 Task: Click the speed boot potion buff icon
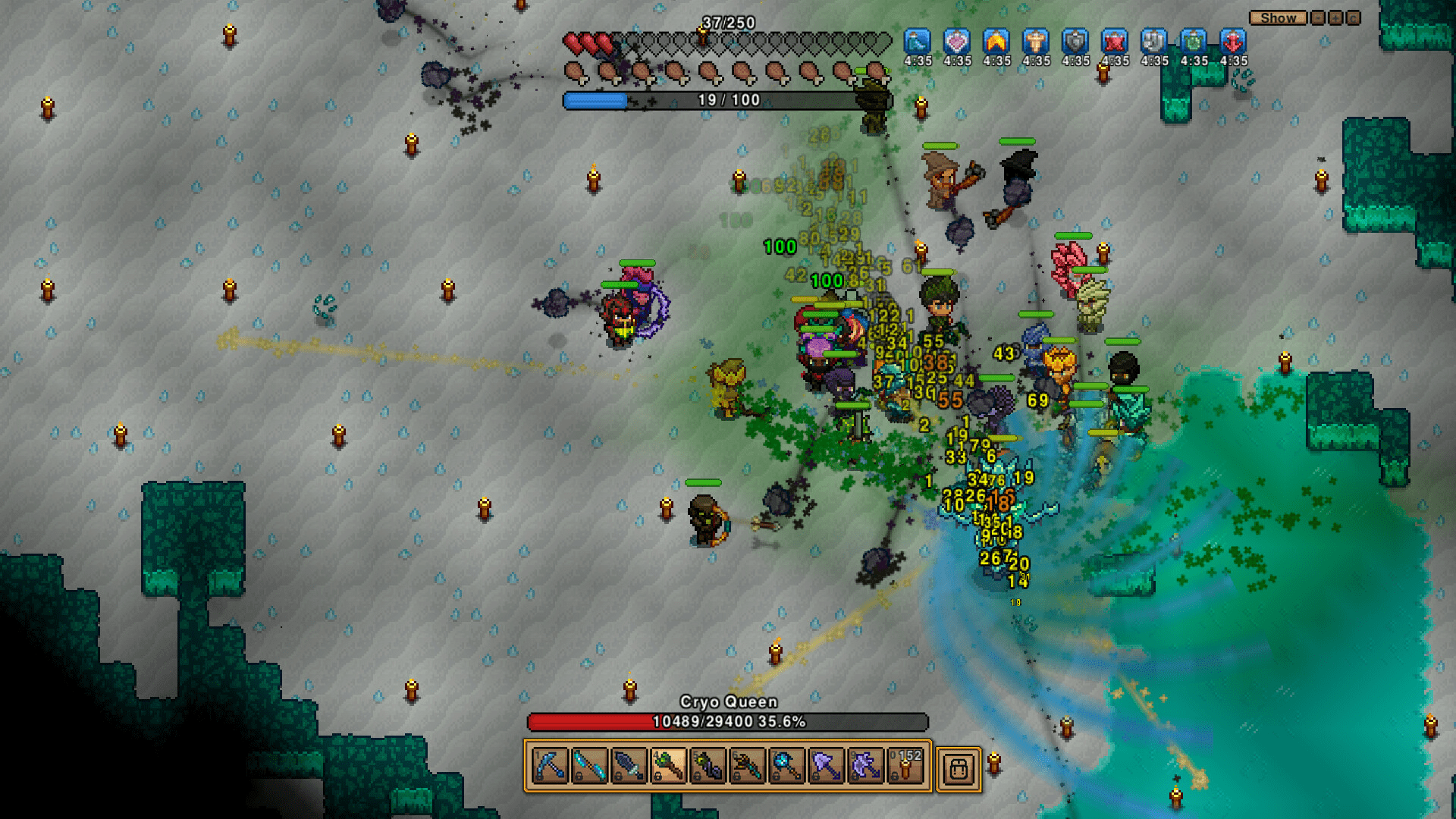(918, 42)
